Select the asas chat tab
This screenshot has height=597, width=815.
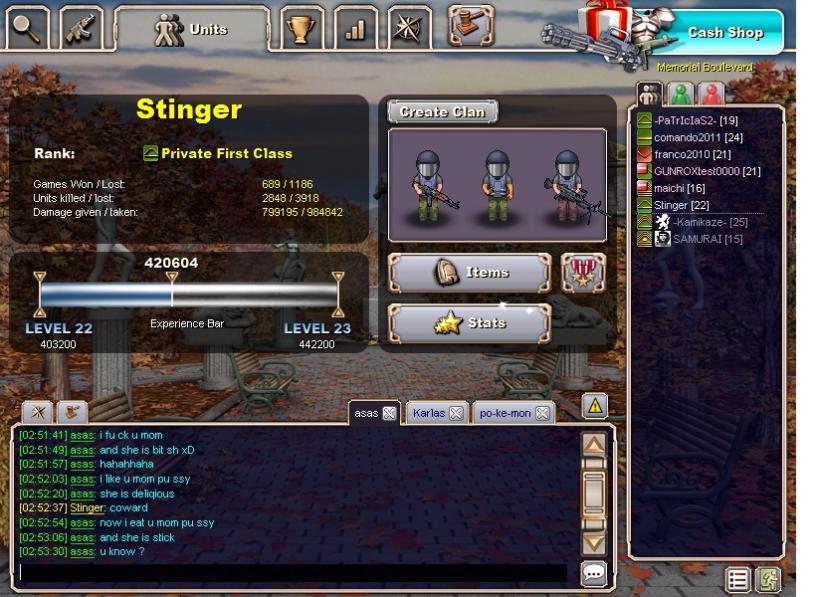(366, 413)
